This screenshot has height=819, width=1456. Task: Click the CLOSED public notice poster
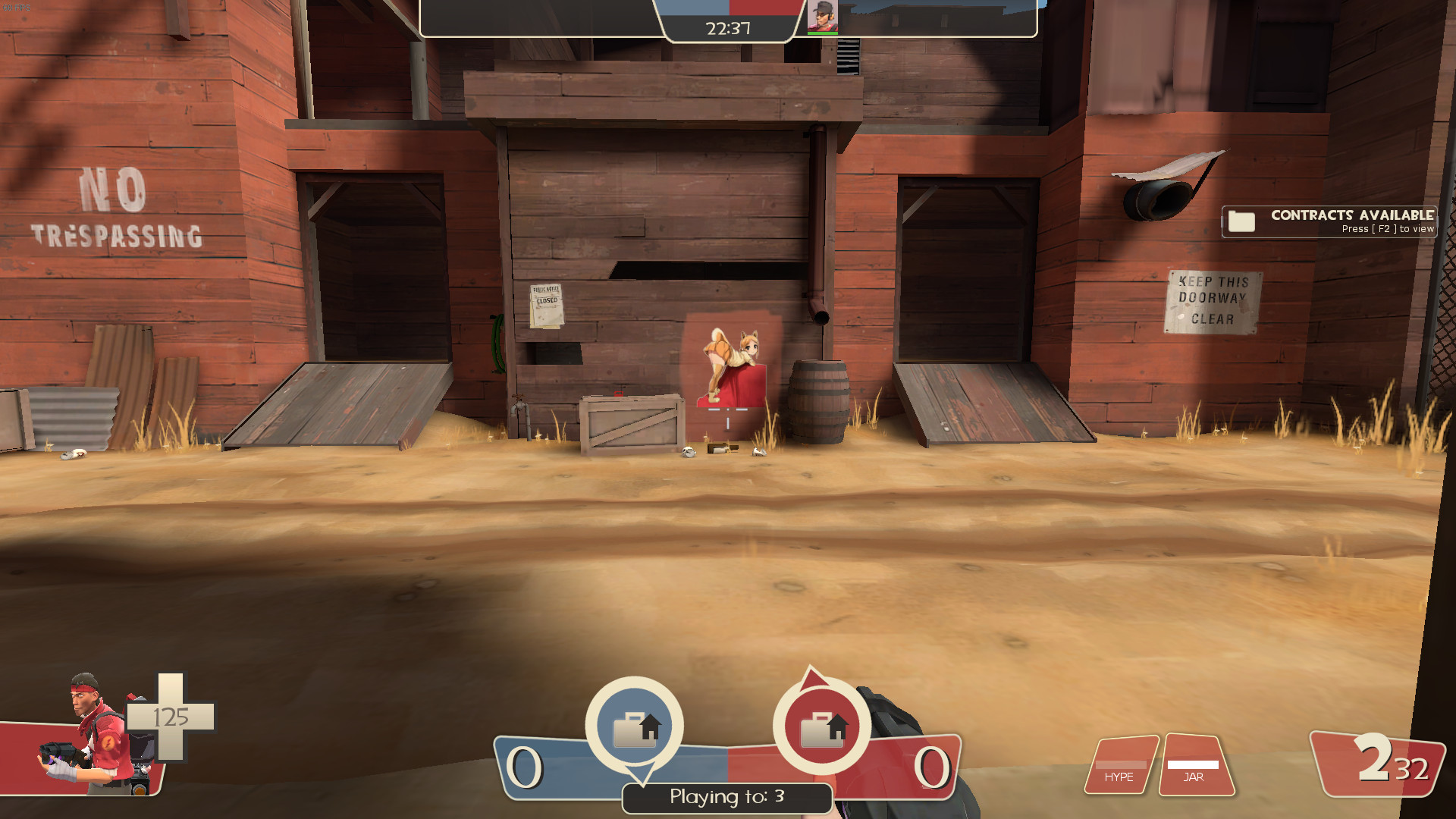point(546,304)
